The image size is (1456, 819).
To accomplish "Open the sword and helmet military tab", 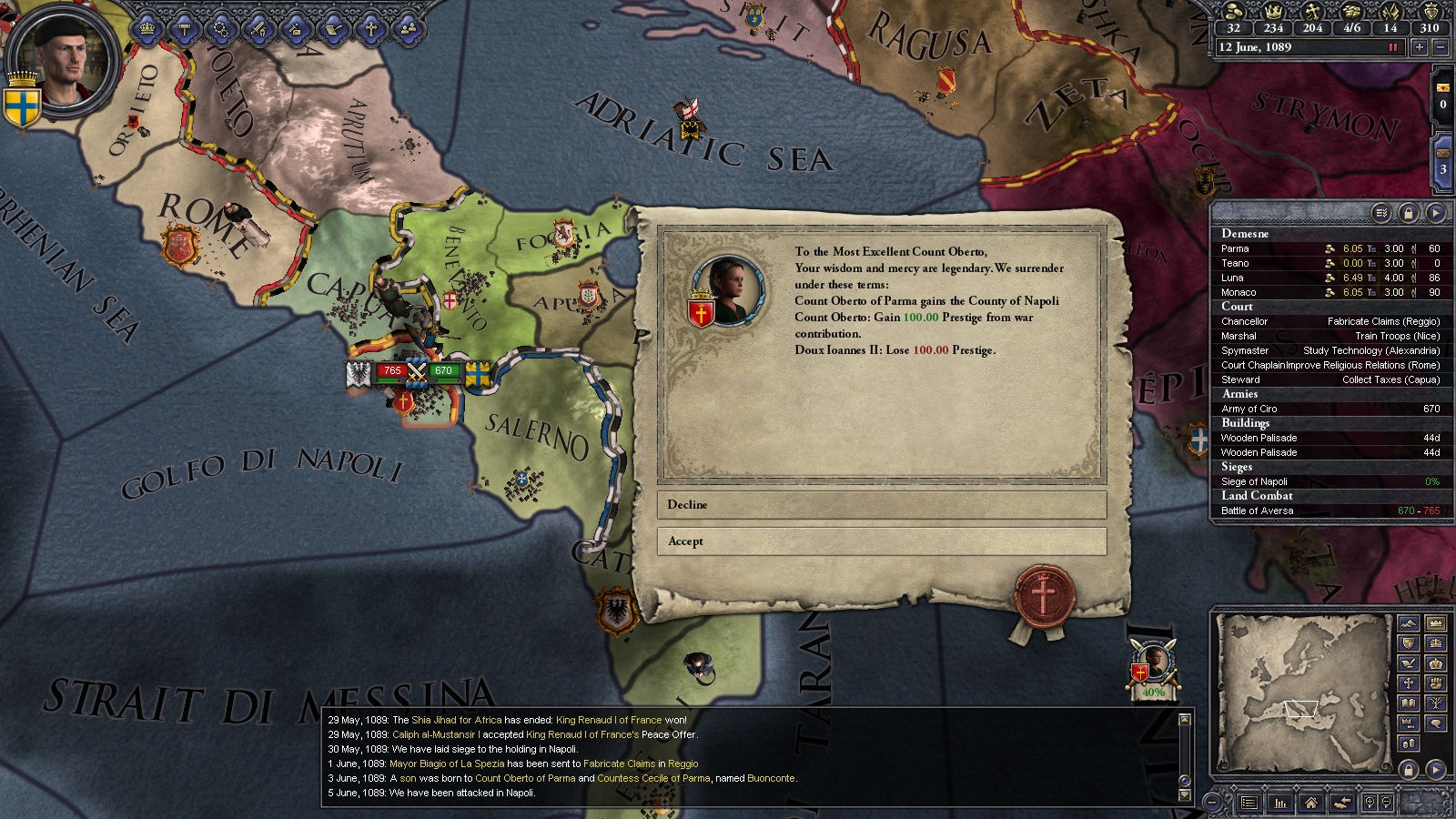I will pos(258,29).
